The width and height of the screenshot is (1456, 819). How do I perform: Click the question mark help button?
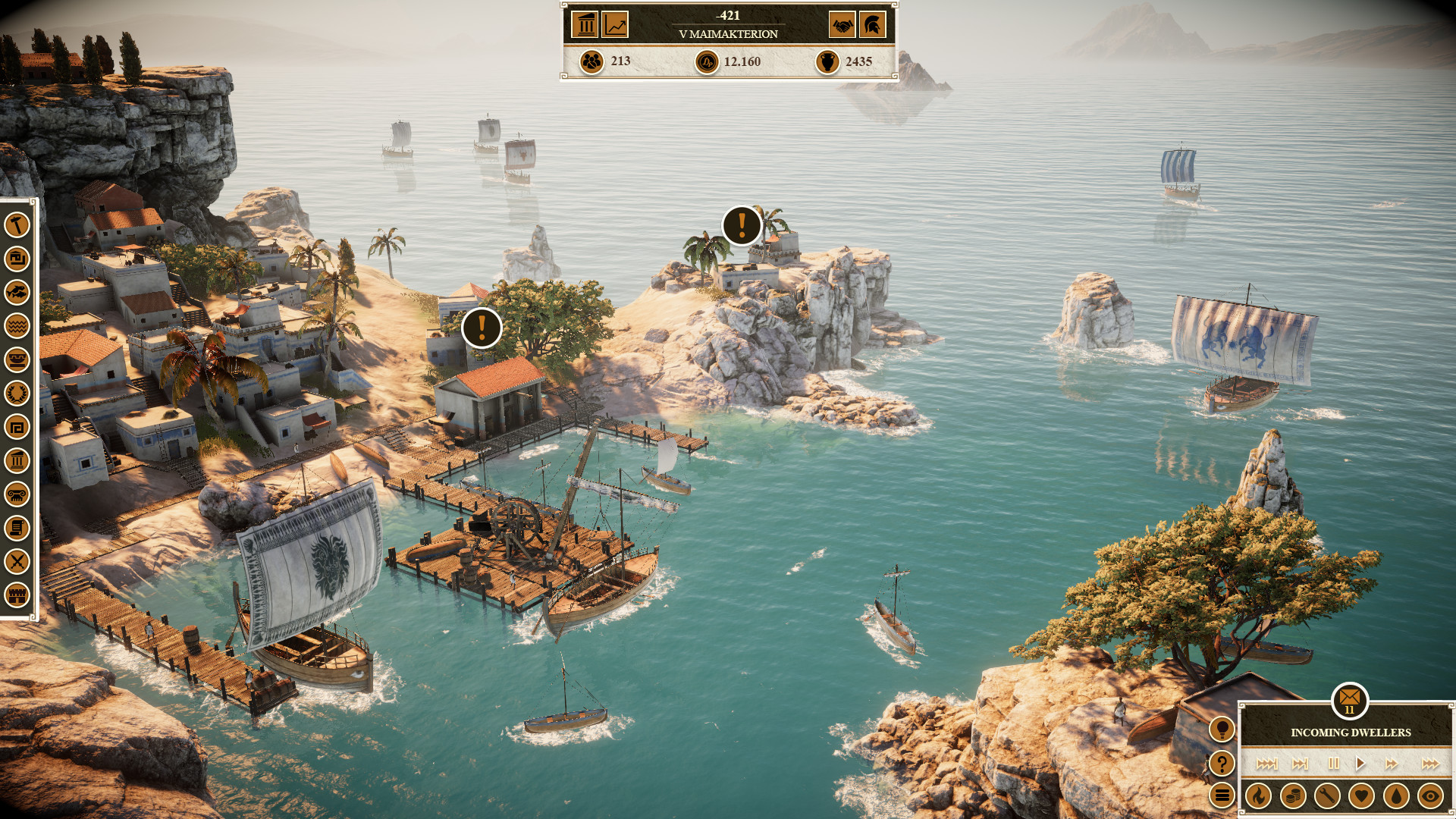pyautogui.click(x=1223, y=764)
